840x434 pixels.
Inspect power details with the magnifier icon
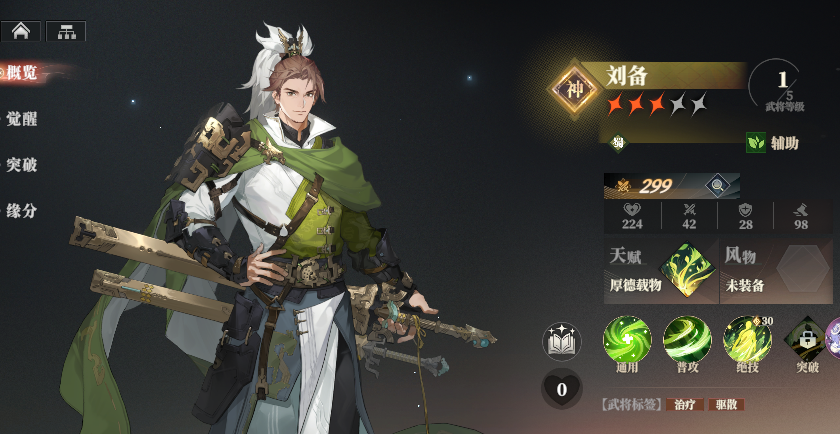717,185
